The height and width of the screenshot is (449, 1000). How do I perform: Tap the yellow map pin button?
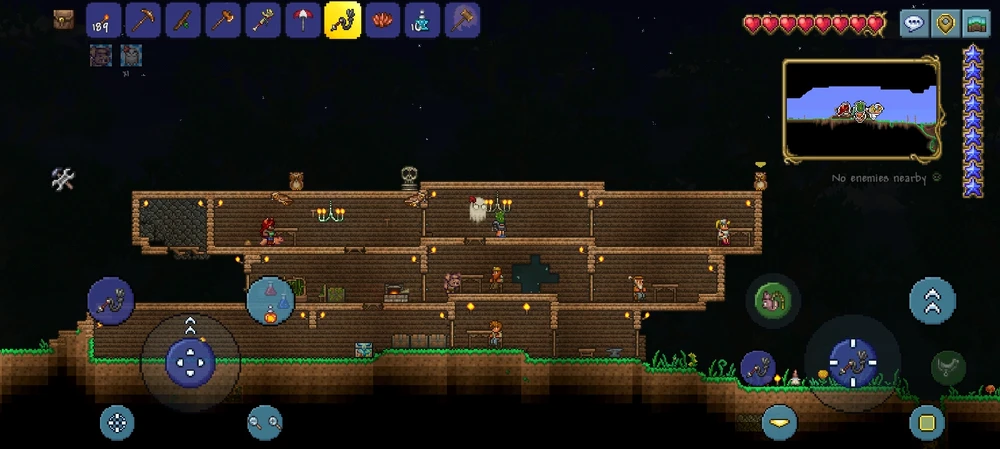click(x=944, y=24)
